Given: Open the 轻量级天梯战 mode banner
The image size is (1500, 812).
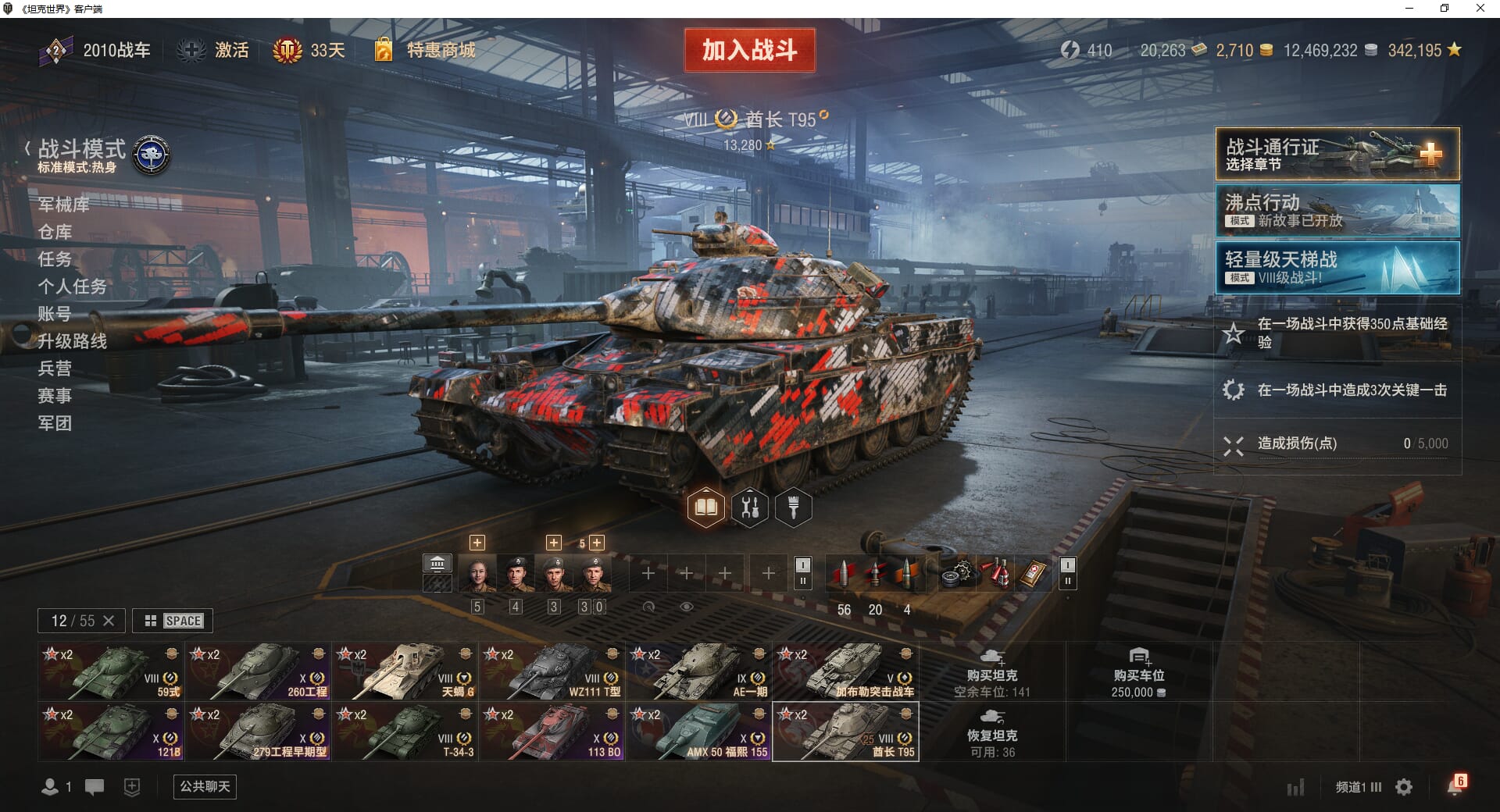Looking at the screenshot, I should (1337, 268).
